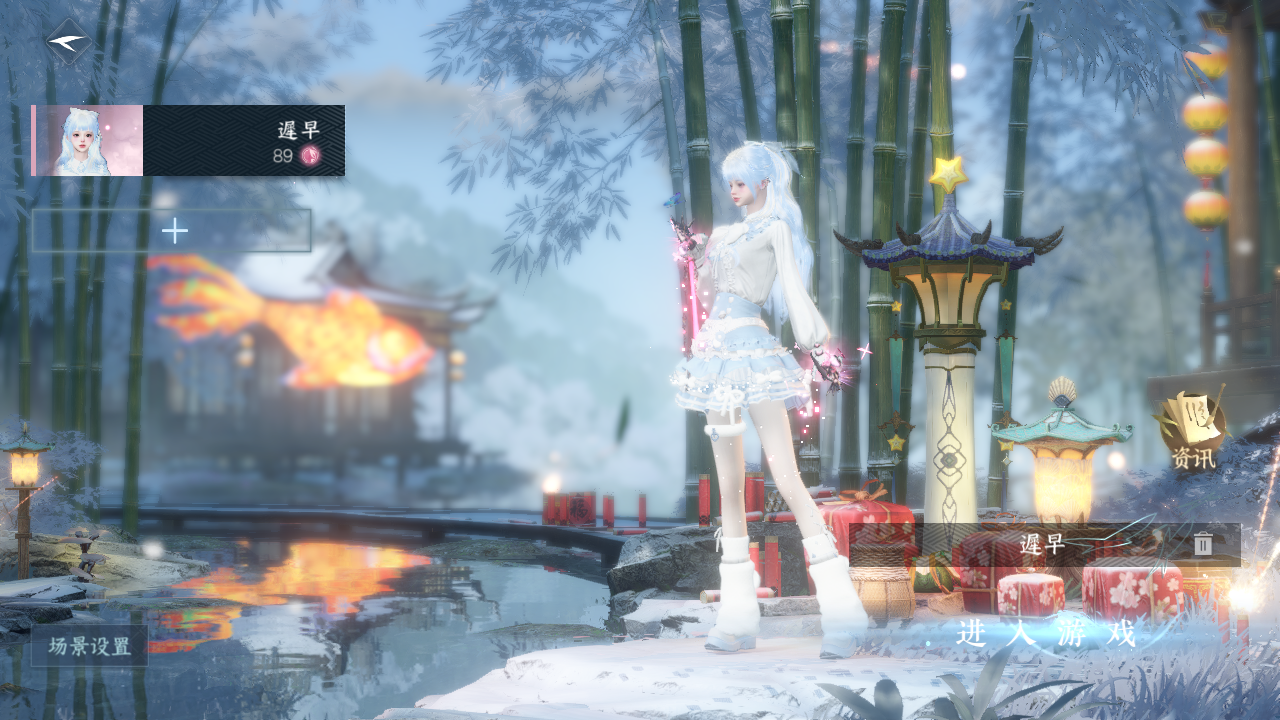Screen dimensions: 1280x720
Task: Enter the game with 进入游戏
Action: [1046, 634]
